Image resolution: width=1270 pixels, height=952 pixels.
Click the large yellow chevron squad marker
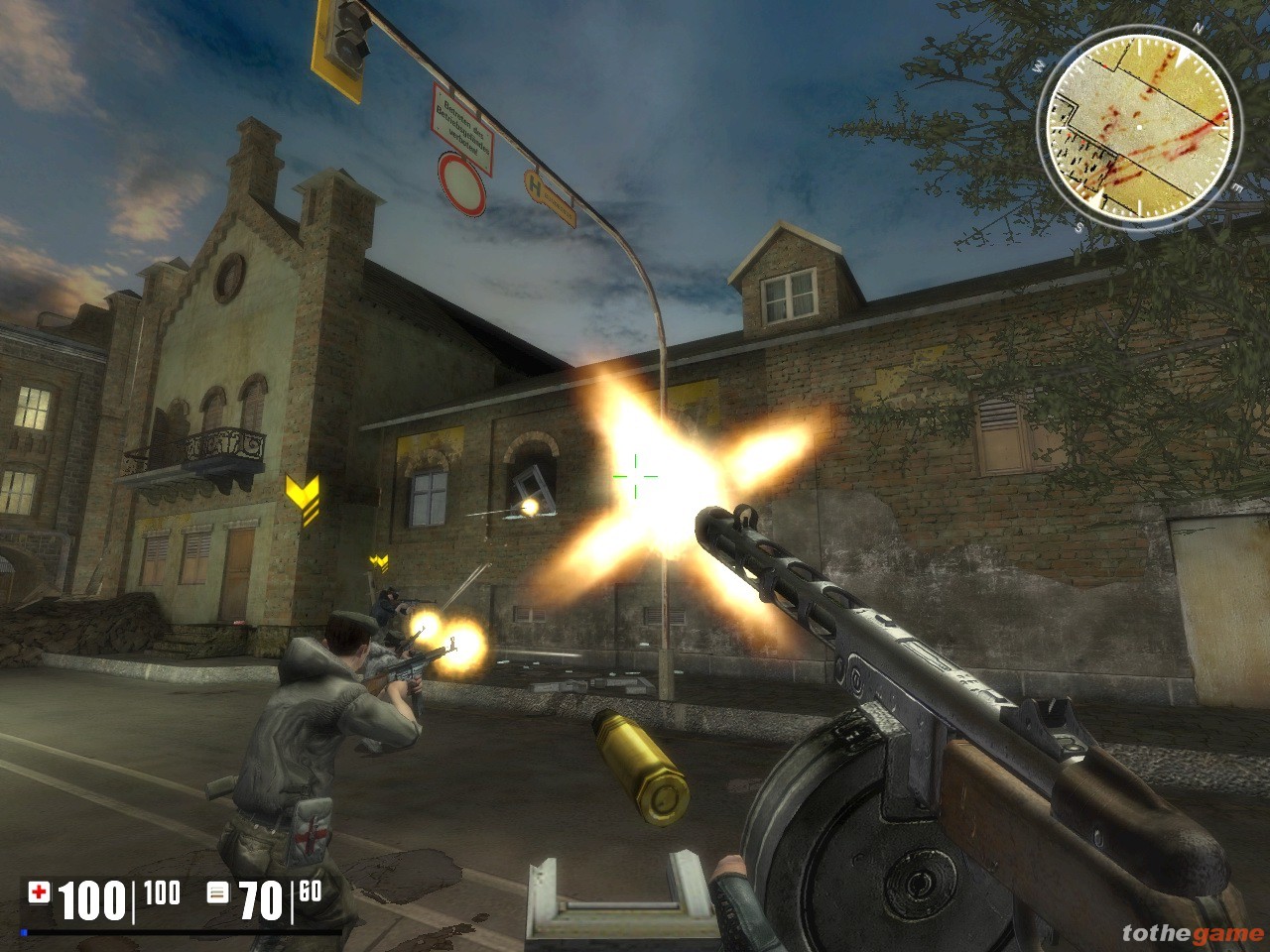pos(302,497)
